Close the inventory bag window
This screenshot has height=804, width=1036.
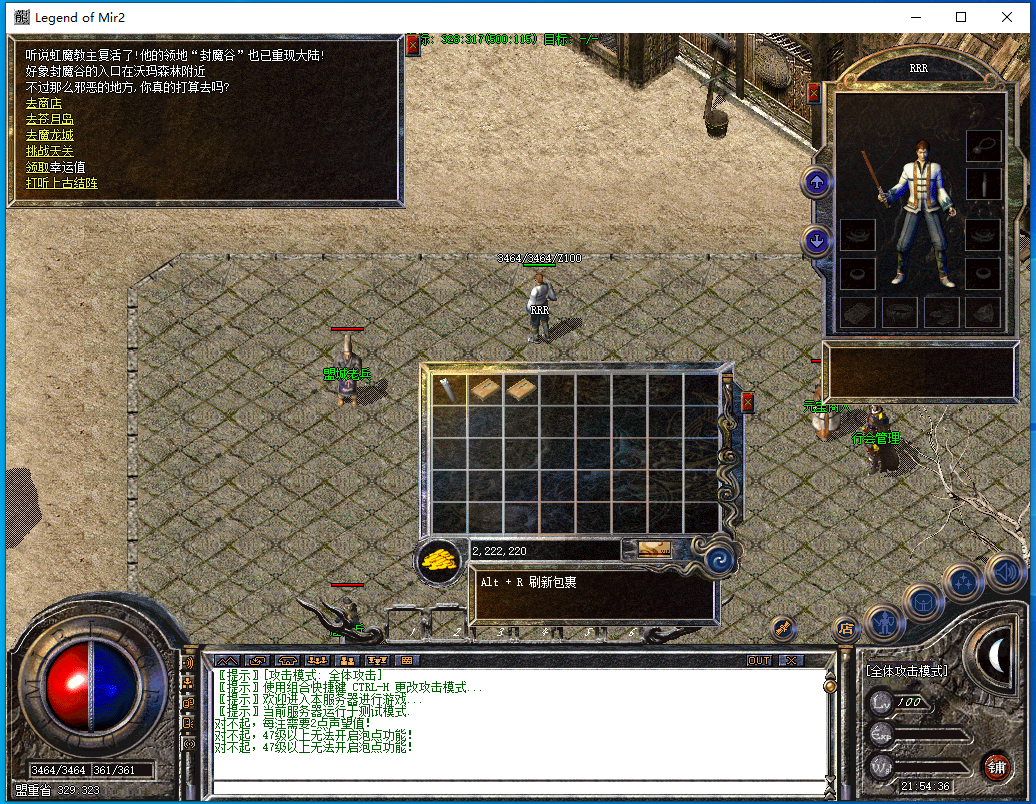click(747, 402)
